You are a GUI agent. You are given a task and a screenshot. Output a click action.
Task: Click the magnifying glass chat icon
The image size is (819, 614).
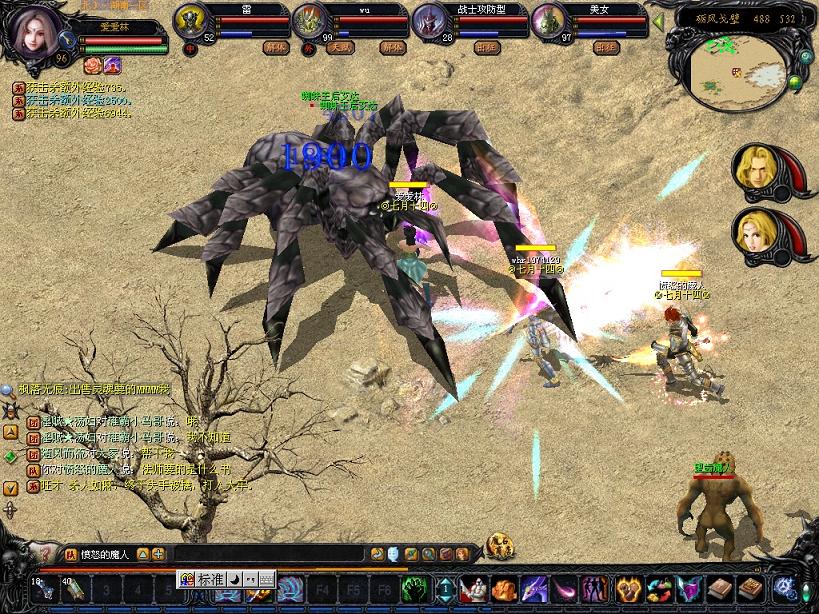coord(8,389)
